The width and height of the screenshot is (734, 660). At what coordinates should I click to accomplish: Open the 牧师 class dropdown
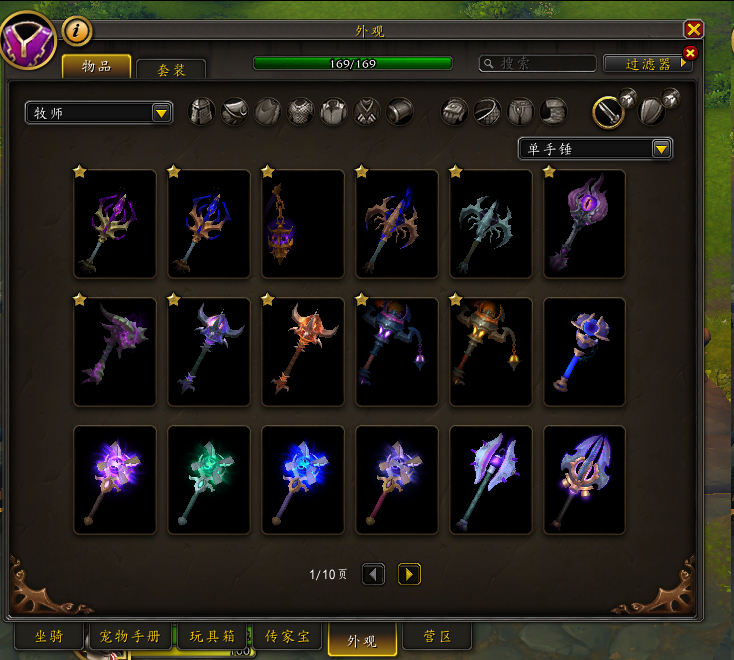[99, 113]
